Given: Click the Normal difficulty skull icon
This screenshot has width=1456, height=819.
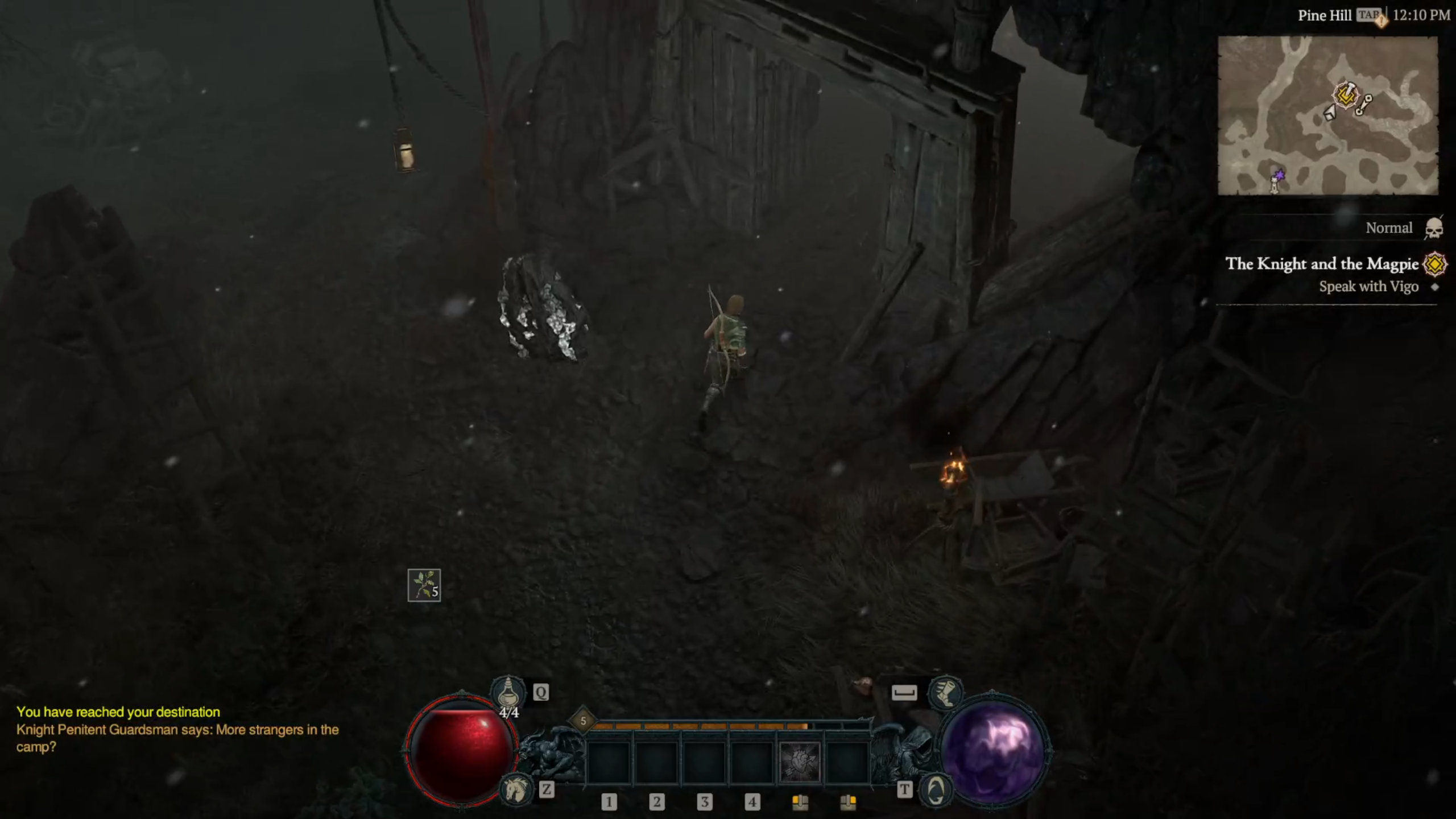Looking at the screenshot, I should tap(1433, 229).
